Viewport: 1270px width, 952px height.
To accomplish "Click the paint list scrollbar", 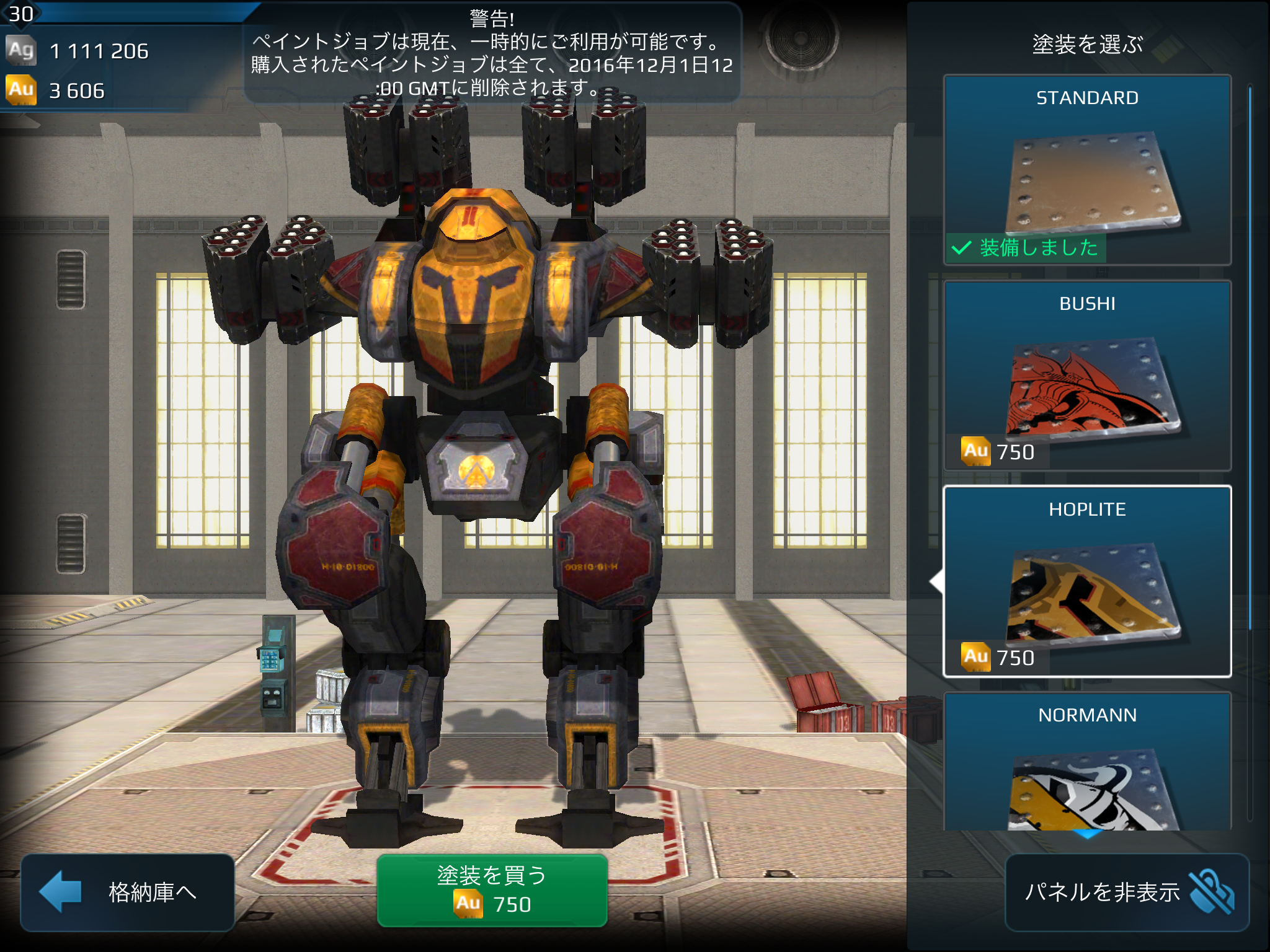I will (x=1250, y=359).
